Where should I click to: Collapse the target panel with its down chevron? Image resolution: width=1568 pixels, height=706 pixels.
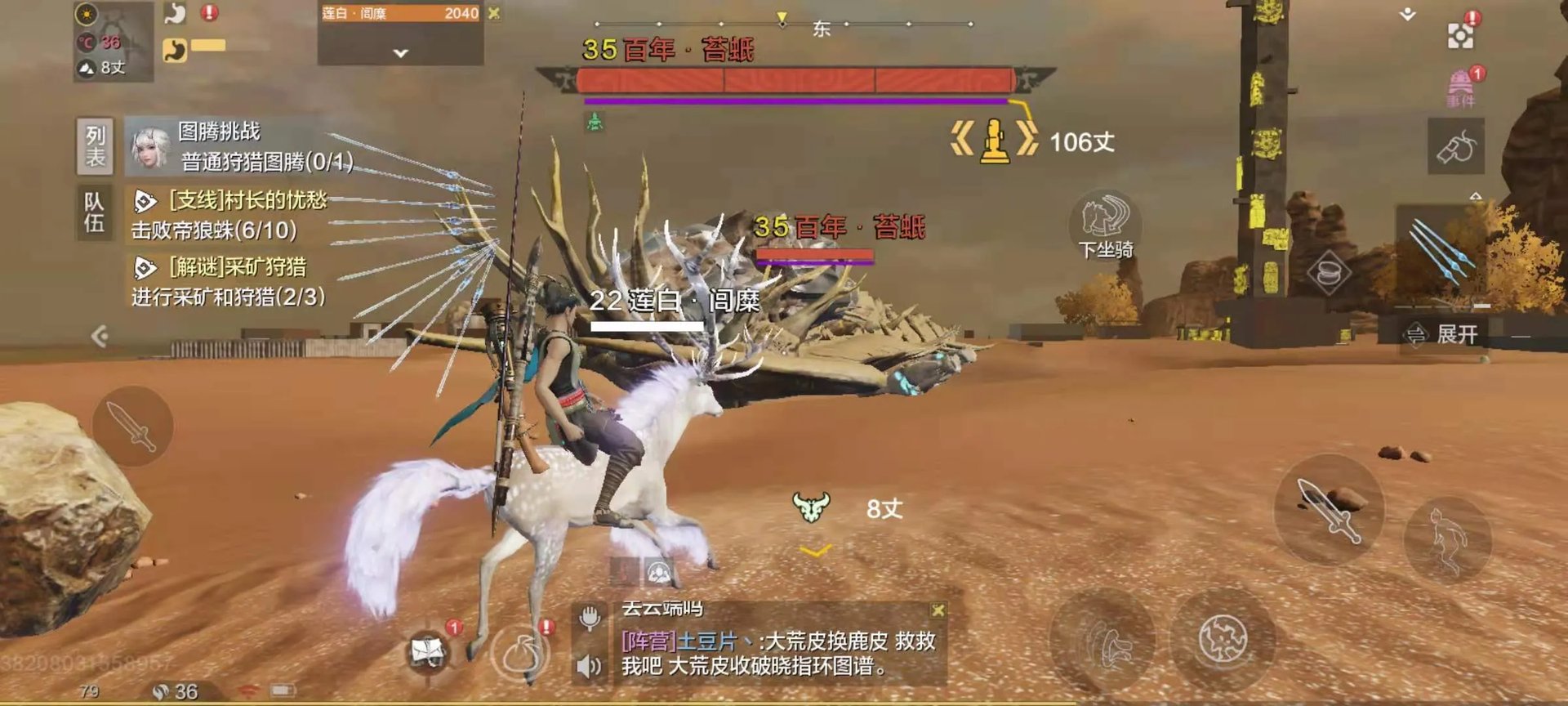point(399,51)
